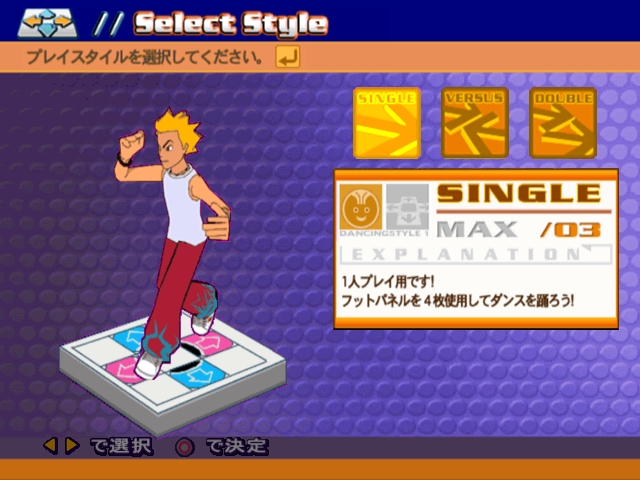Image resolution: width=640 pixels, height=480 pixels.
Task: Choose the VERSUS play style tile
Action: [x=475, y=123]
